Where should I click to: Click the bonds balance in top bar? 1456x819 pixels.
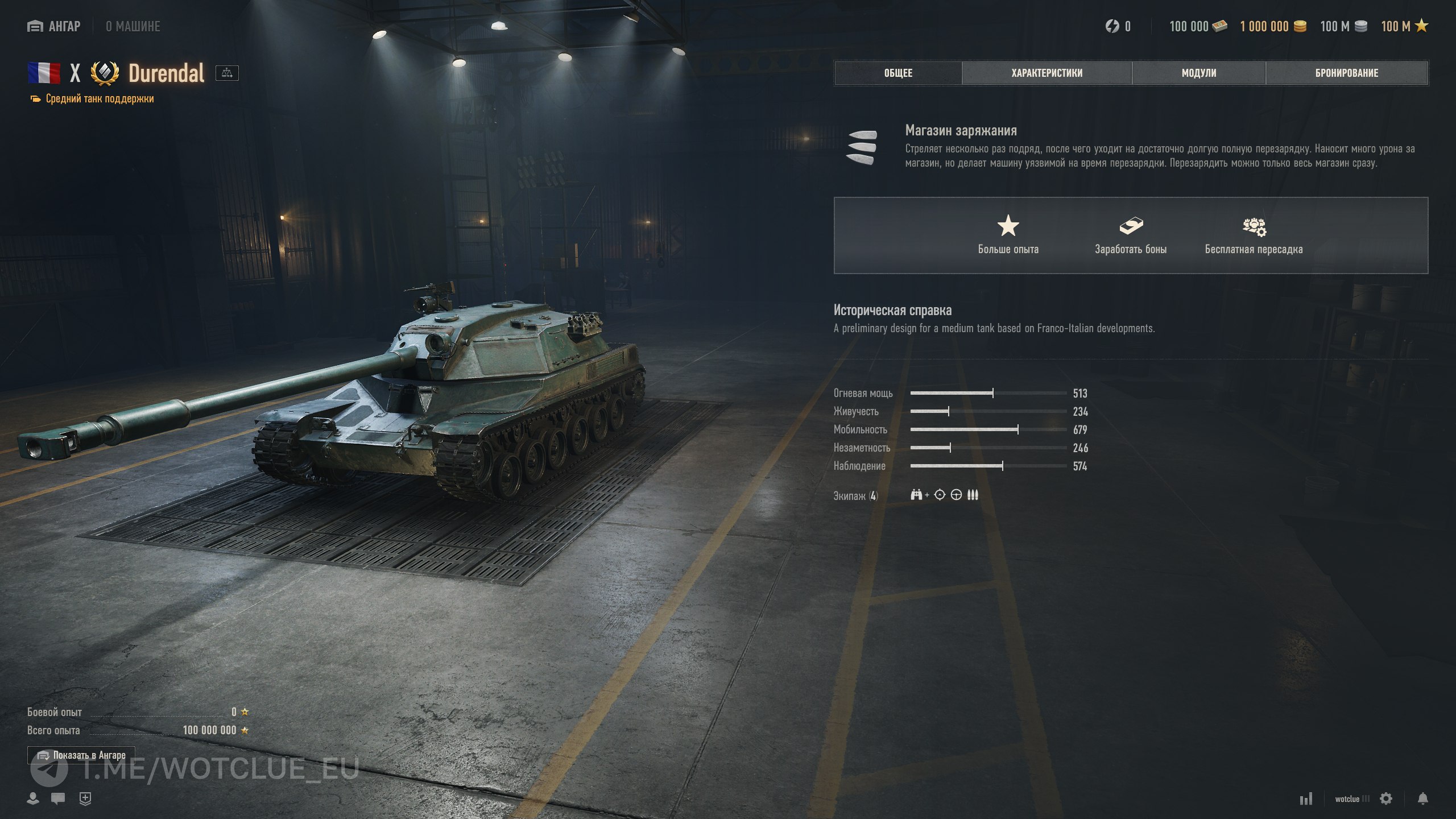point(1198,26)
